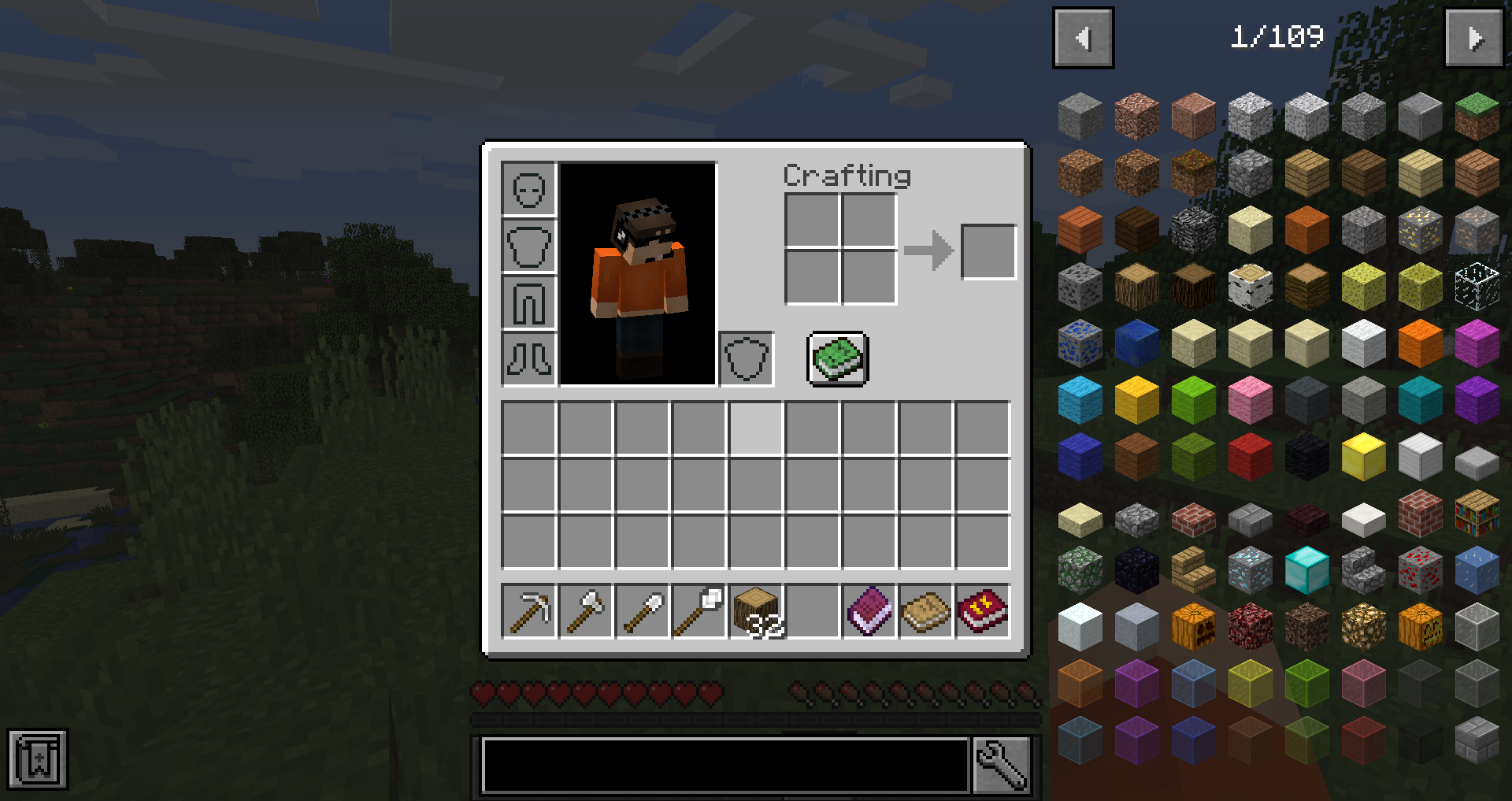Open the banner book icon bottom left
Image resolution: width=1512 pixels, height=801 pixels.
click(38, 758)
